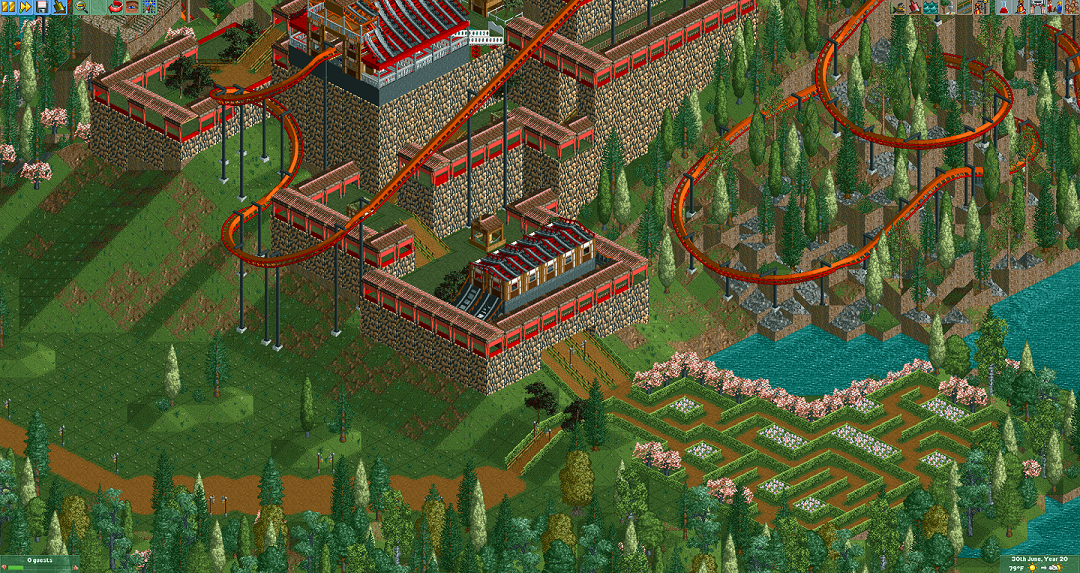Select the footpath building tool
Screen dimensions: 1080x573
point(964,7)
